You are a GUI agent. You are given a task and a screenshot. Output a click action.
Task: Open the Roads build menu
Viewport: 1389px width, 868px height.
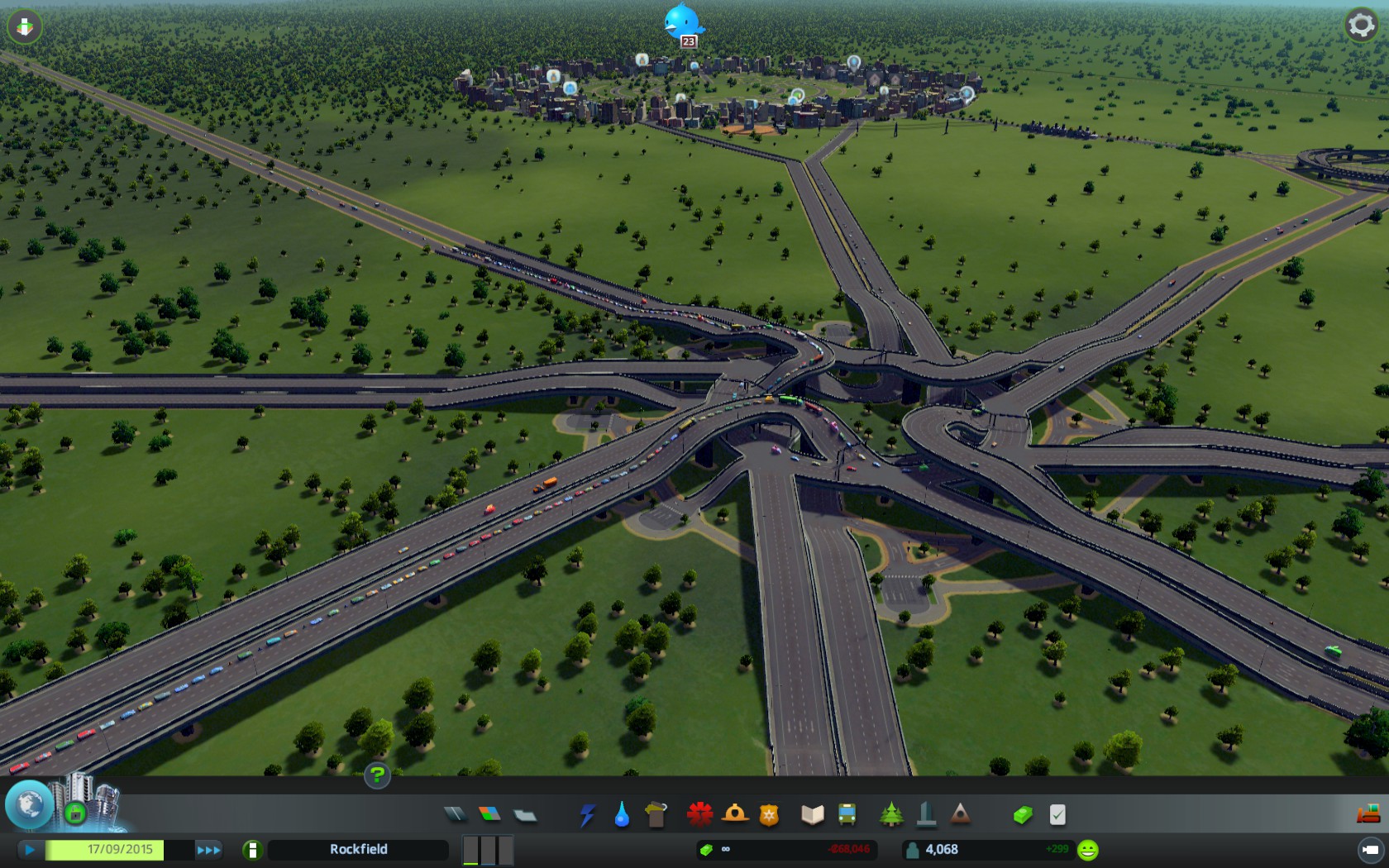455,815
